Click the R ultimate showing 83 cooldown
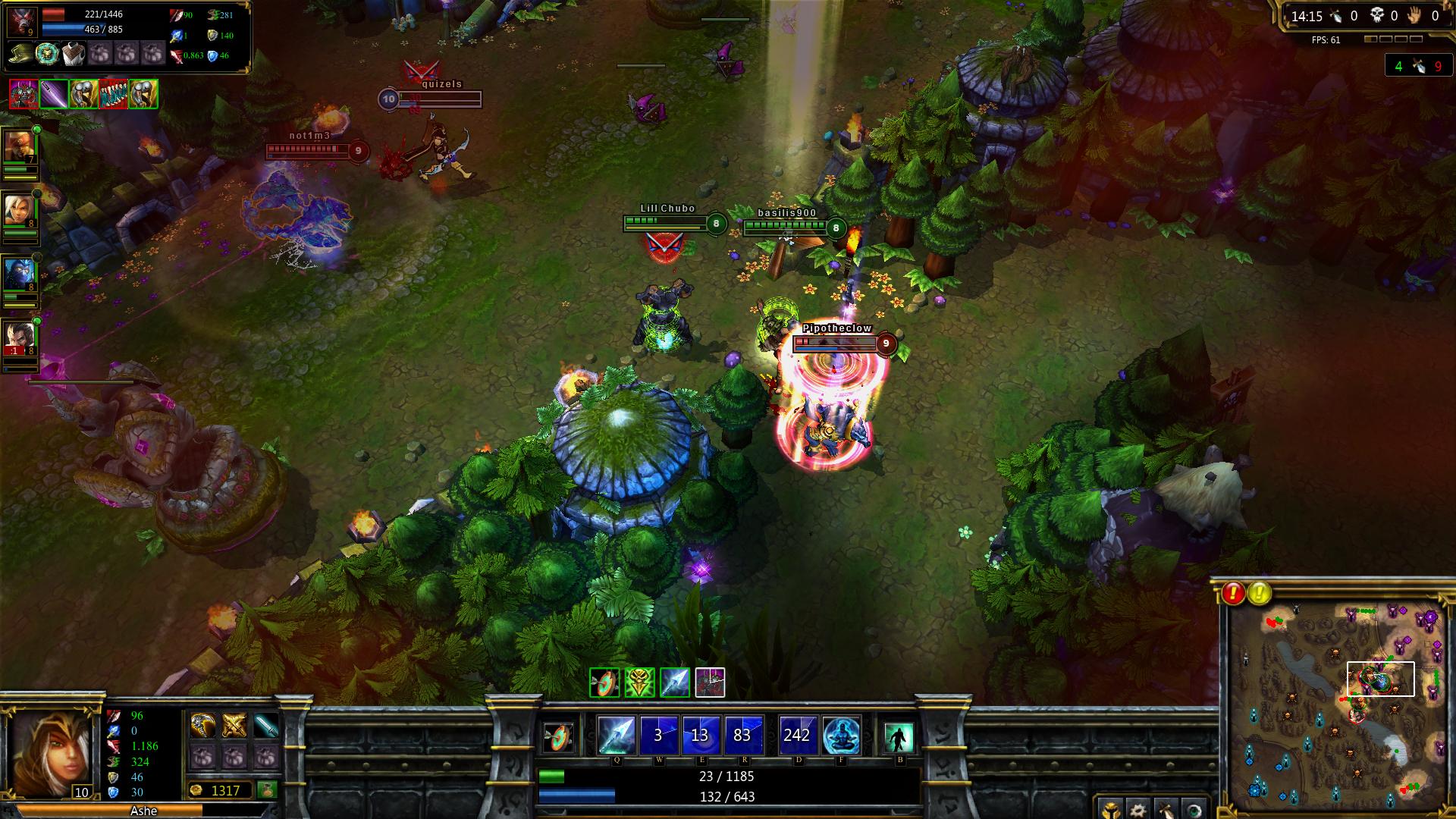The image size is (1456, 819). click(x=742, y=735)
